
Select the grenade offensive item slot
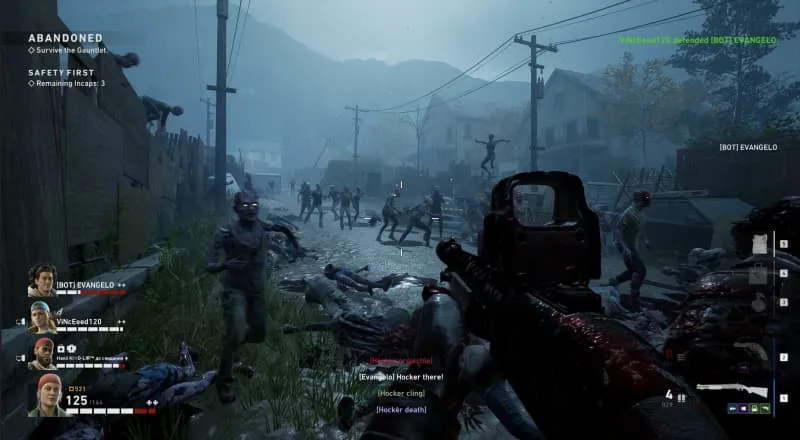758,303
